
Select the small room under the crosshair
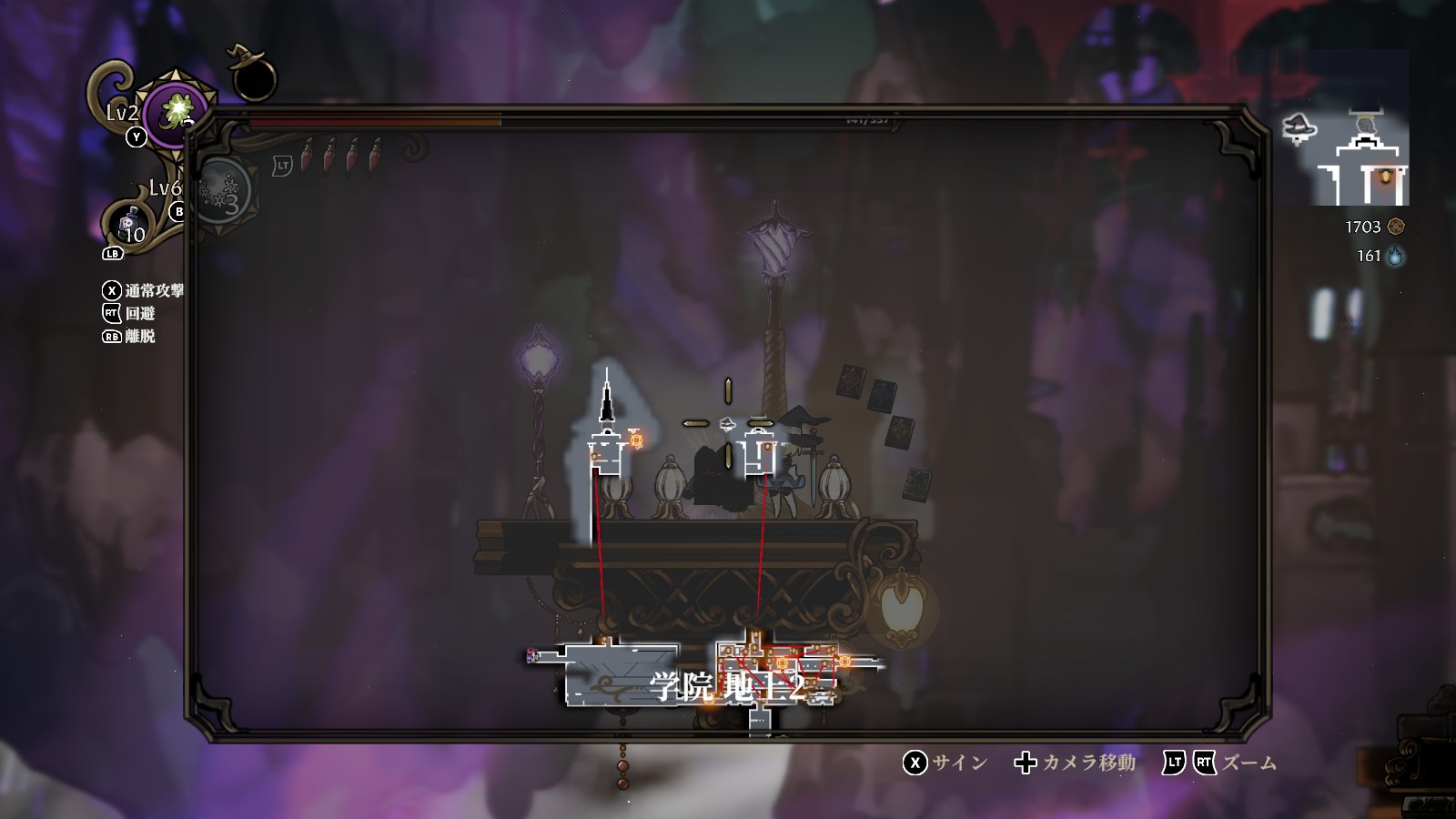[760, 455]
